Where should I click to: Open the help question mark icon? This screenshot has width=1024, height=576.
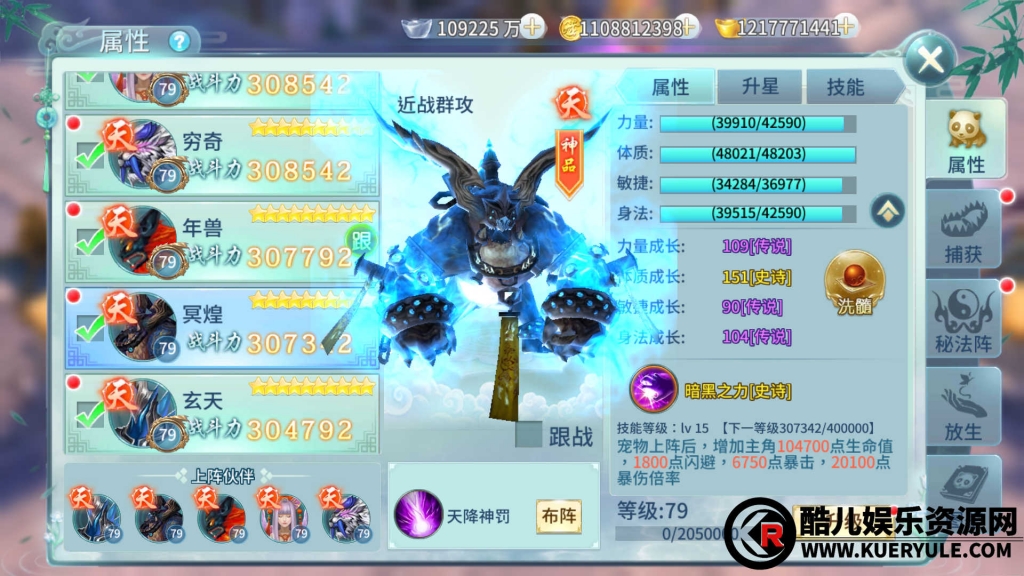pyautogui.click(x=179, y=42)
